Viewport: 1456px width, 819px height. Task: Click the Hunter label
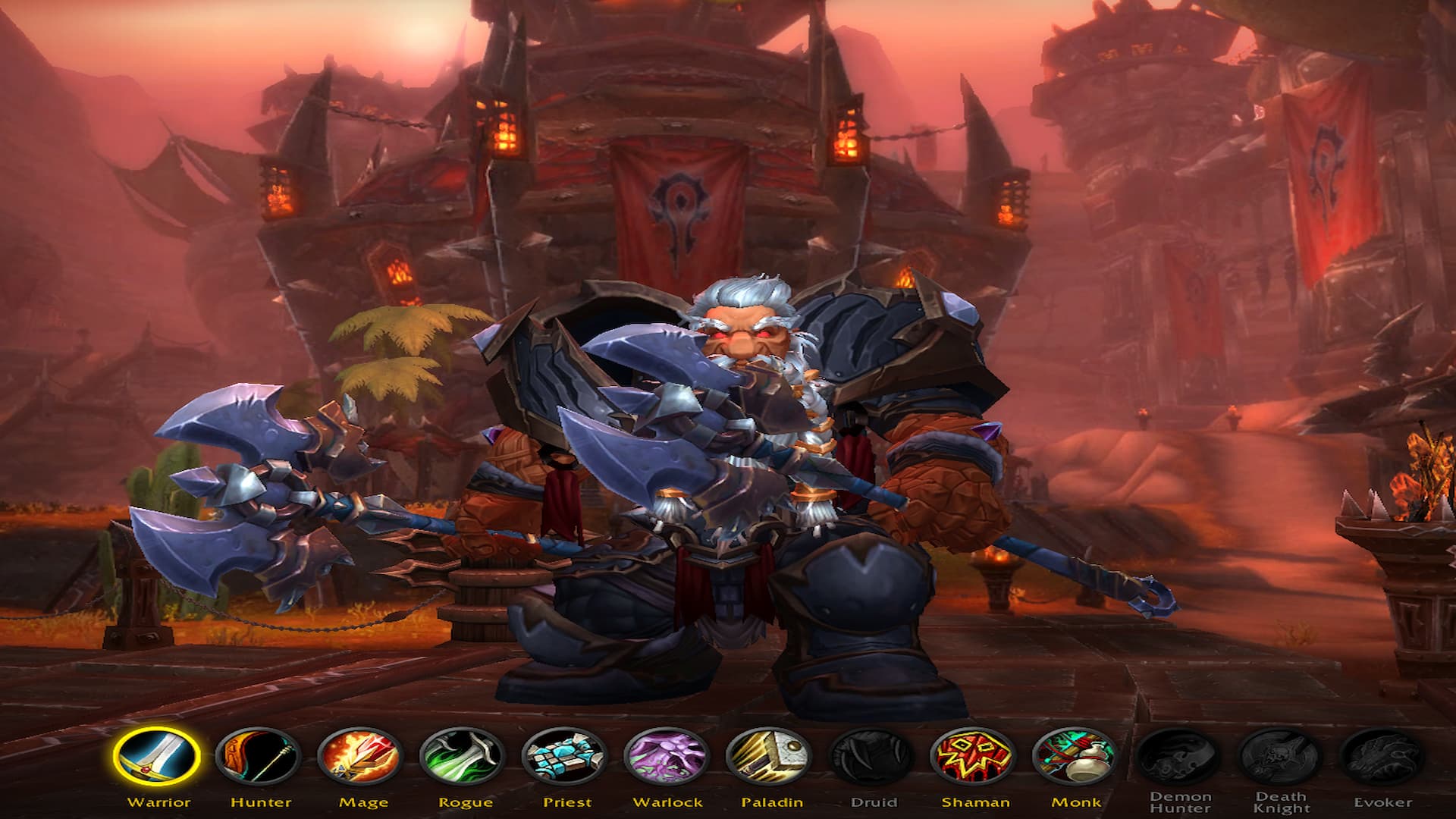pyautogui.click(x=260, y=801)
